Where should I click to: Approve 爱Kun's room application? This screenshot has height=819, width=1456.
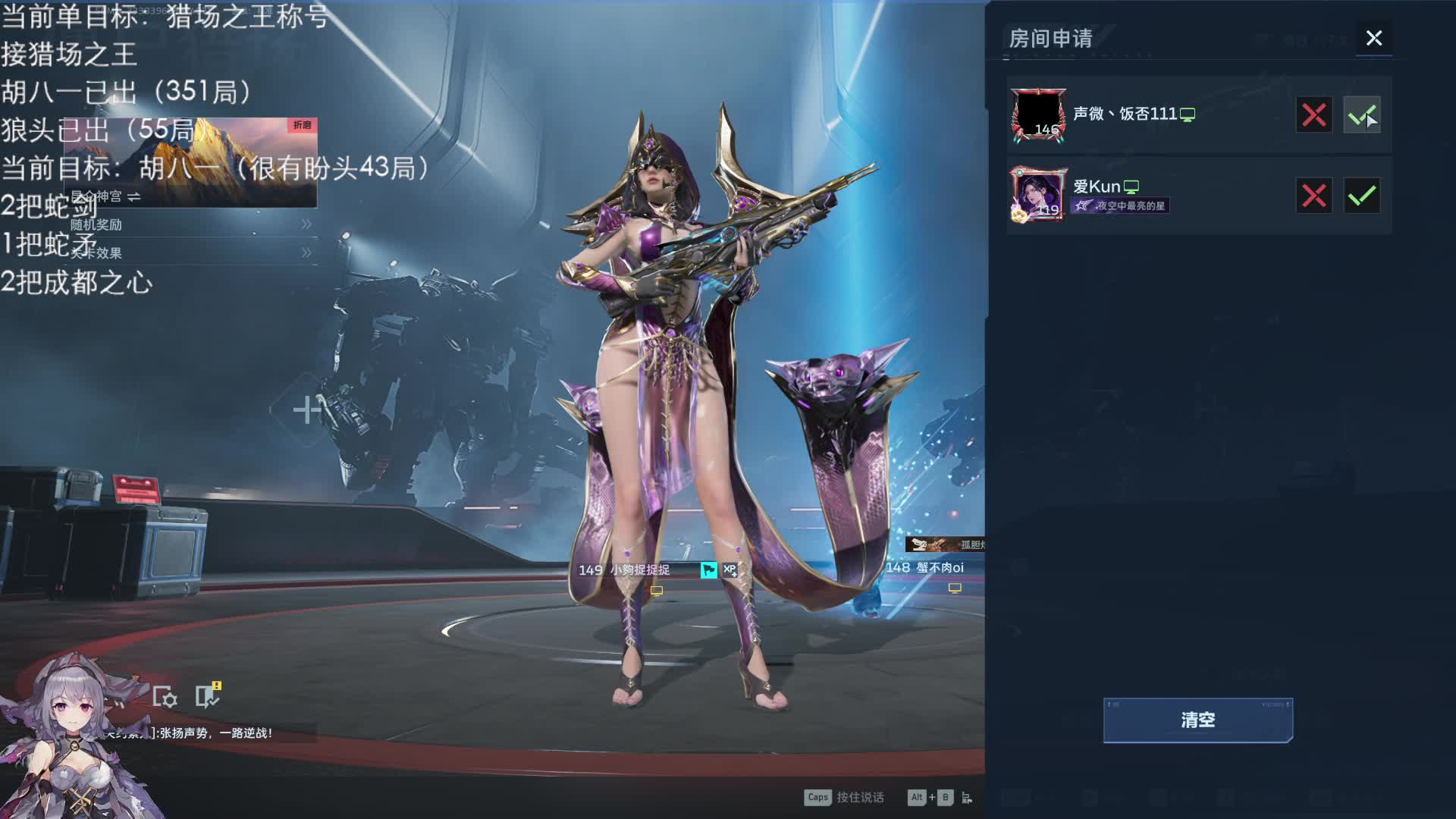[x=1361, y=196]
